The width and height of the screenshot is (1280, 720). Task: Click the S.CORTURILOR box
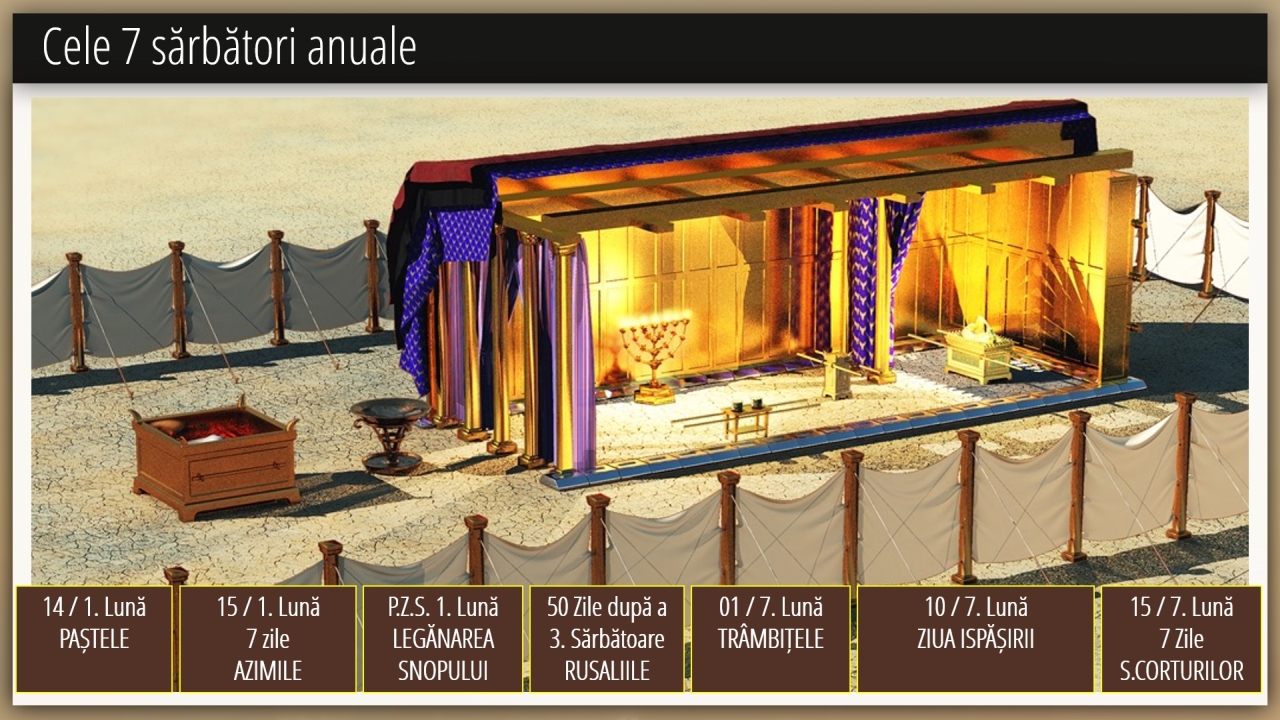[1181, 639]
